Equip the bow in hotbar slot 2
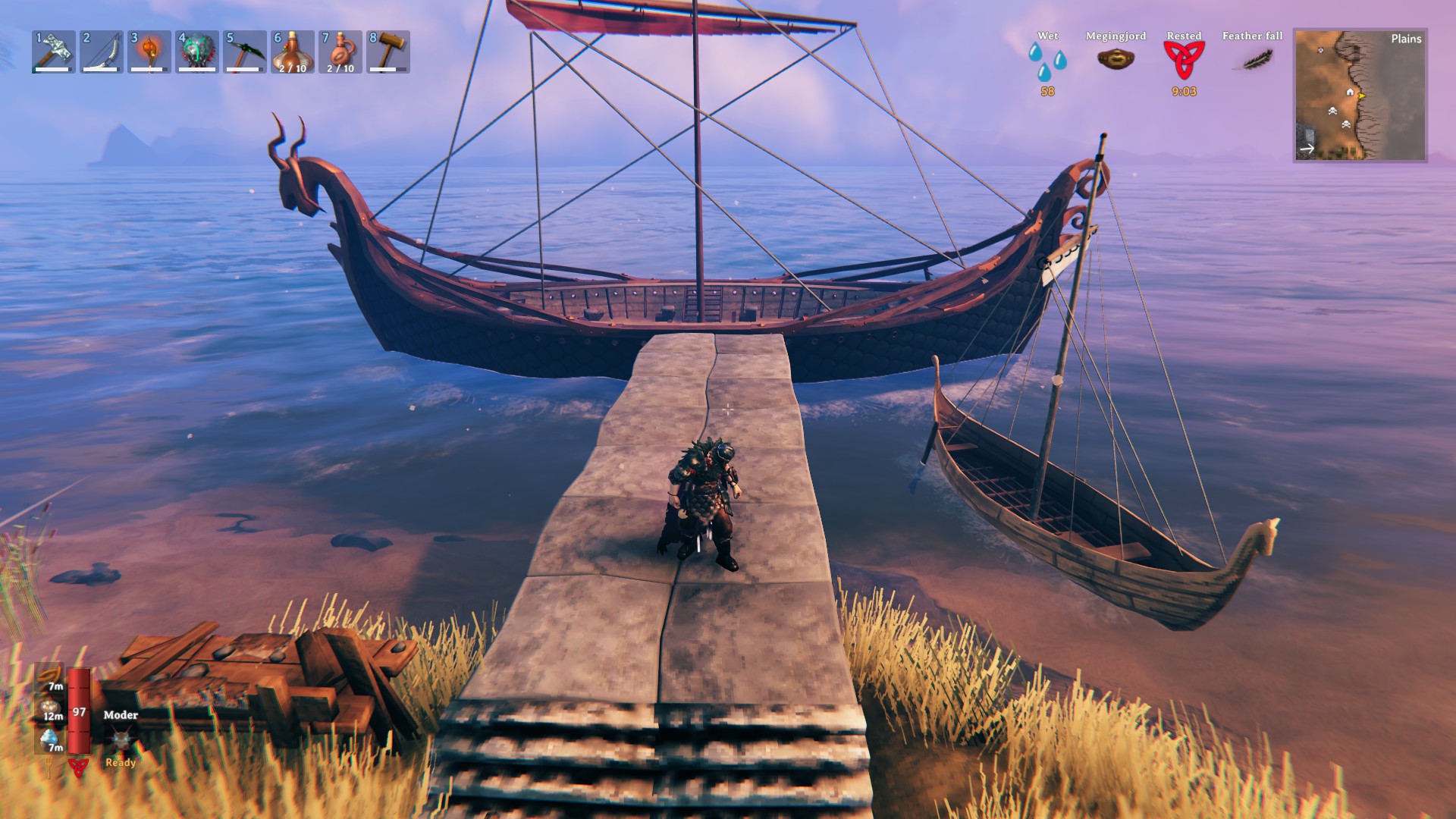This screenshot has width=1456, height=819. point(101,52)
